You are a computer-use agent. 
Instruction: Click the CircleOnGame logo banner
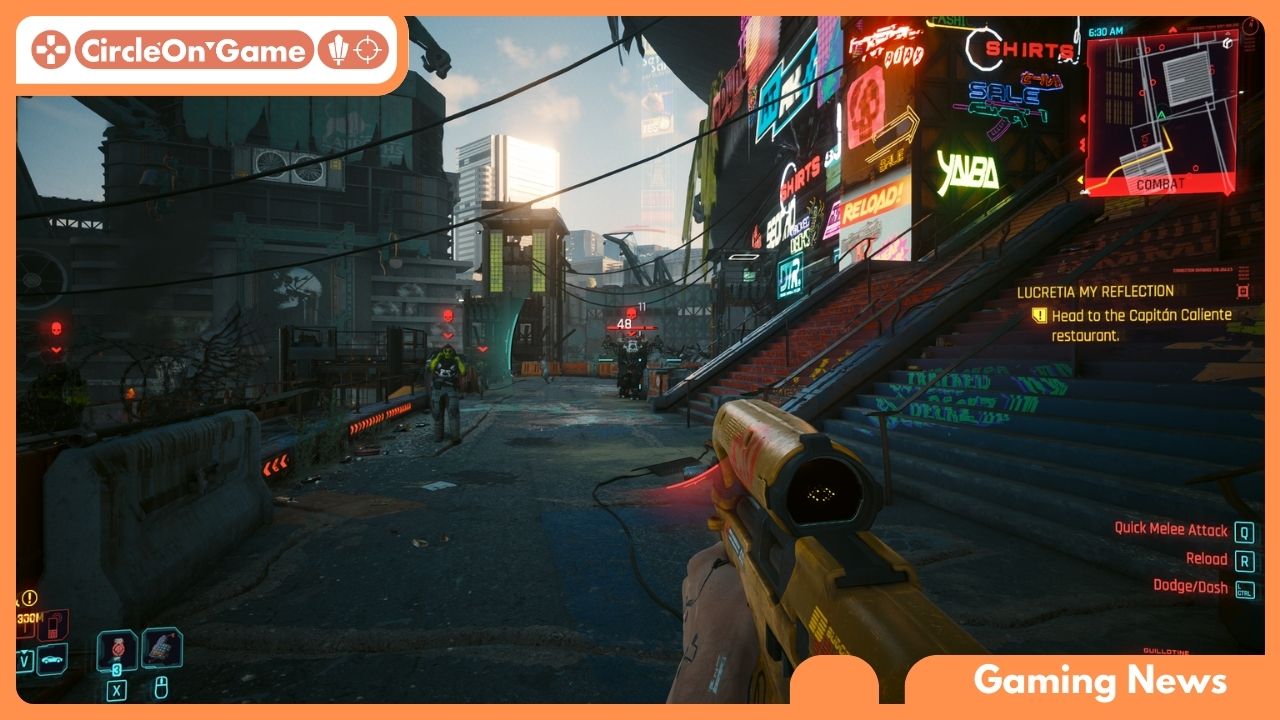point(210,49)
